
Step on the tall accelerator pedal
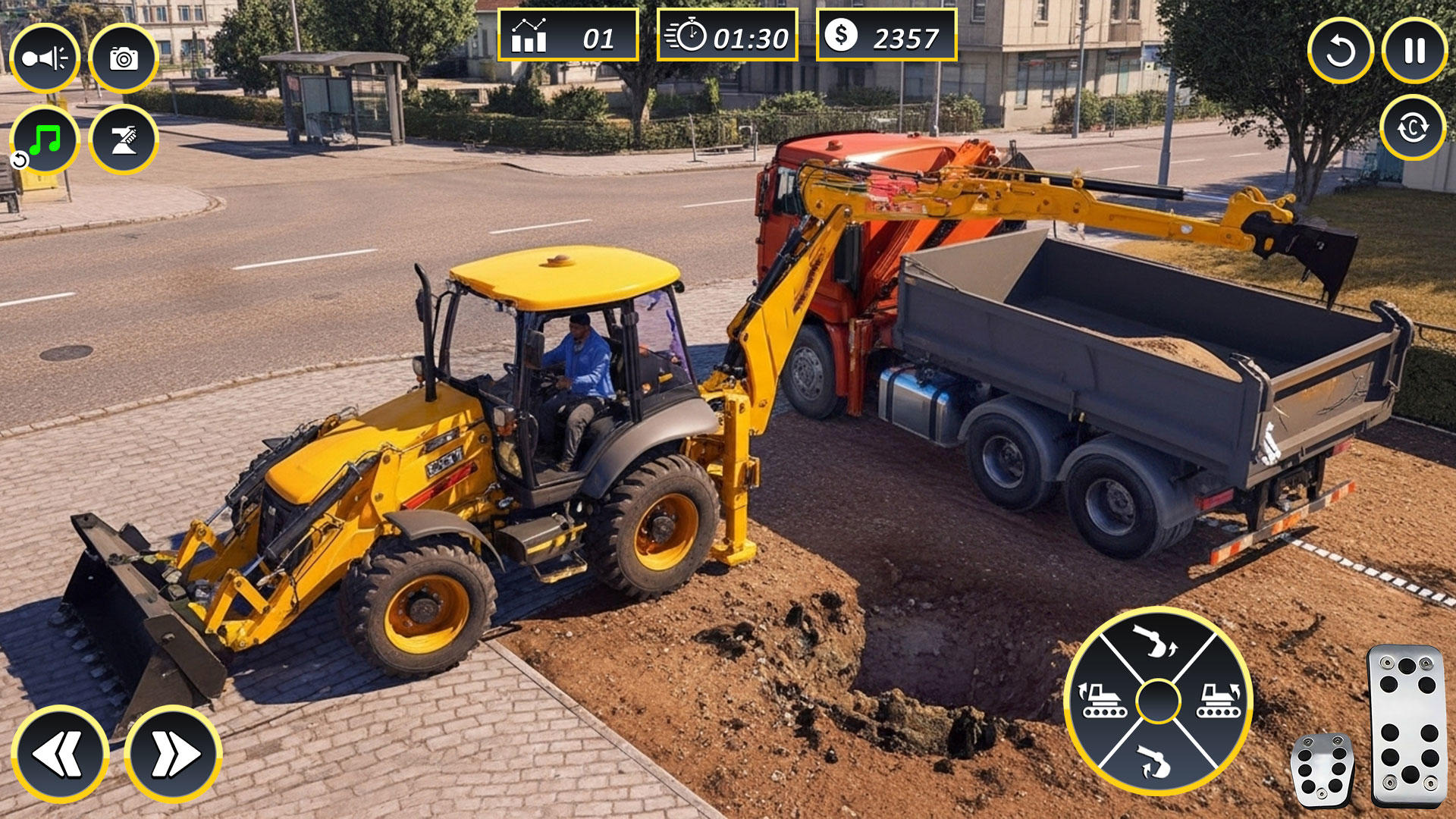coord(1407,724)
